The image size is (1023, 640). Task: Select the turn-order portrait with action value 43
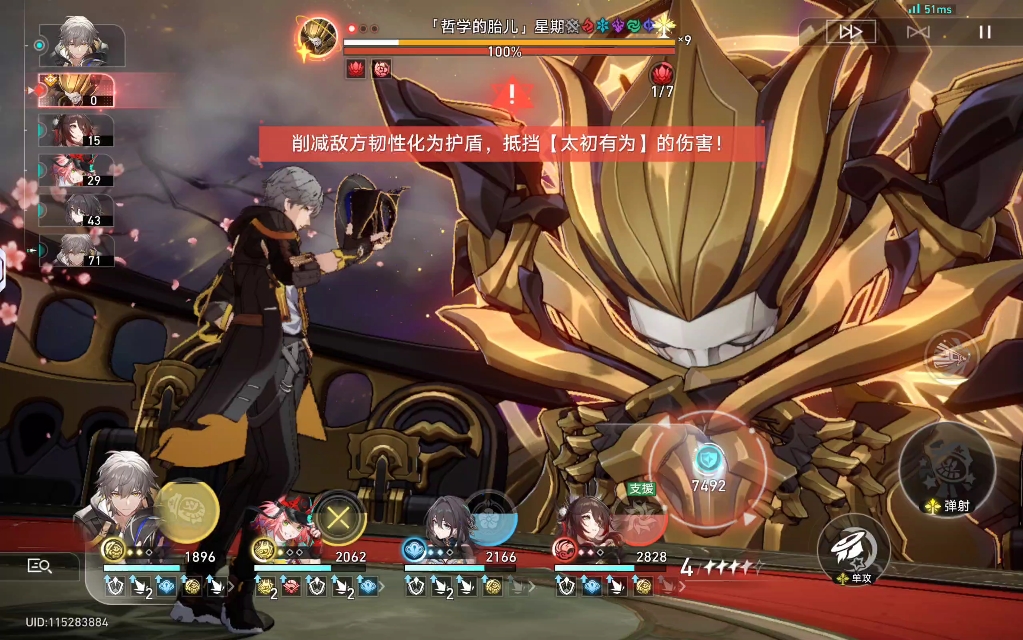(x=76, y=210)
